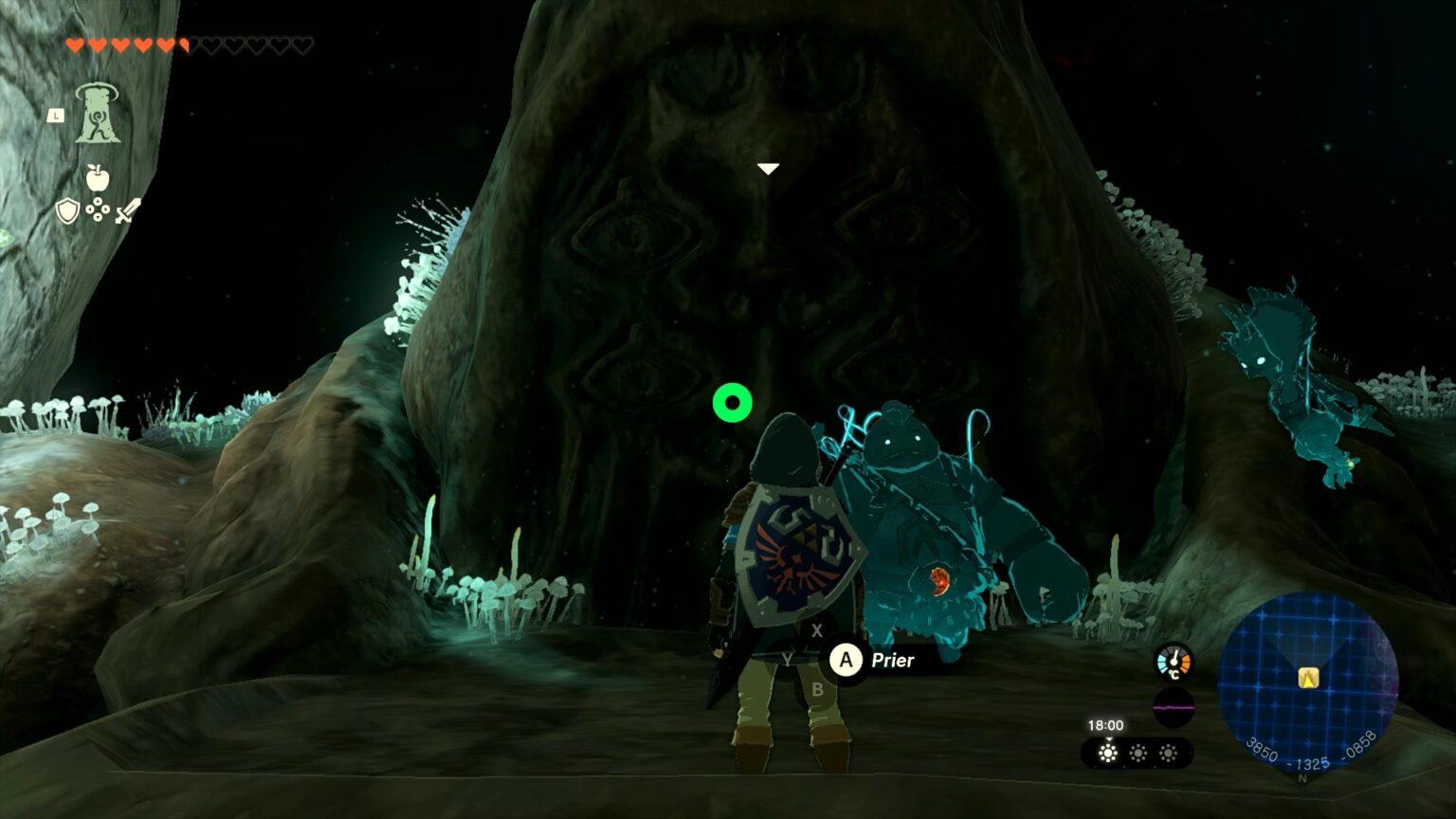Click the apple food icon in the HUD
Viewport: 1456px width, 819px height.
[98, 177]
